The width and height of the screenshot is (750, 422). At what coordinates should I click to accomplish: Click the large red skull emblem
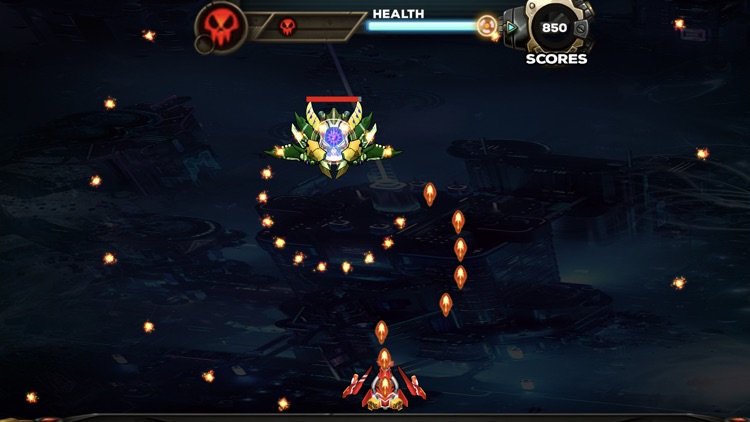tap(223, 26)
